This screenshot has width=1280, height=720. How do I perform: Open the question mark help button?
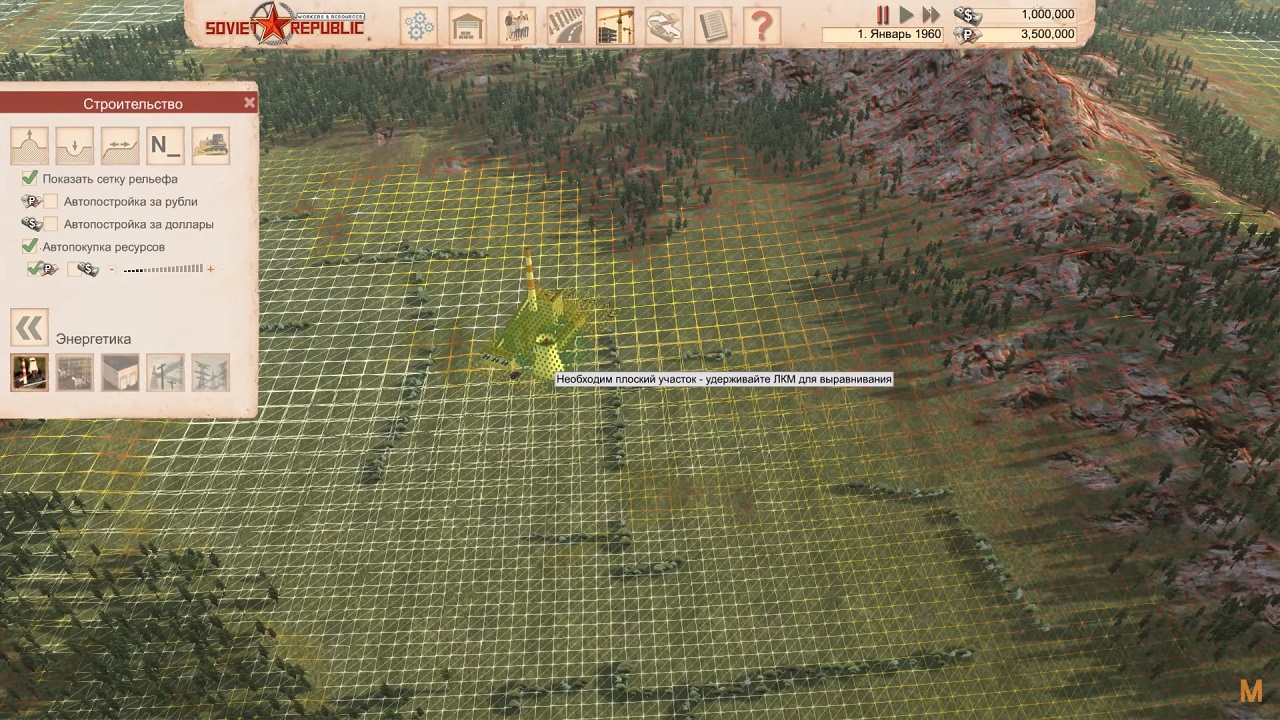pos(762,25)
